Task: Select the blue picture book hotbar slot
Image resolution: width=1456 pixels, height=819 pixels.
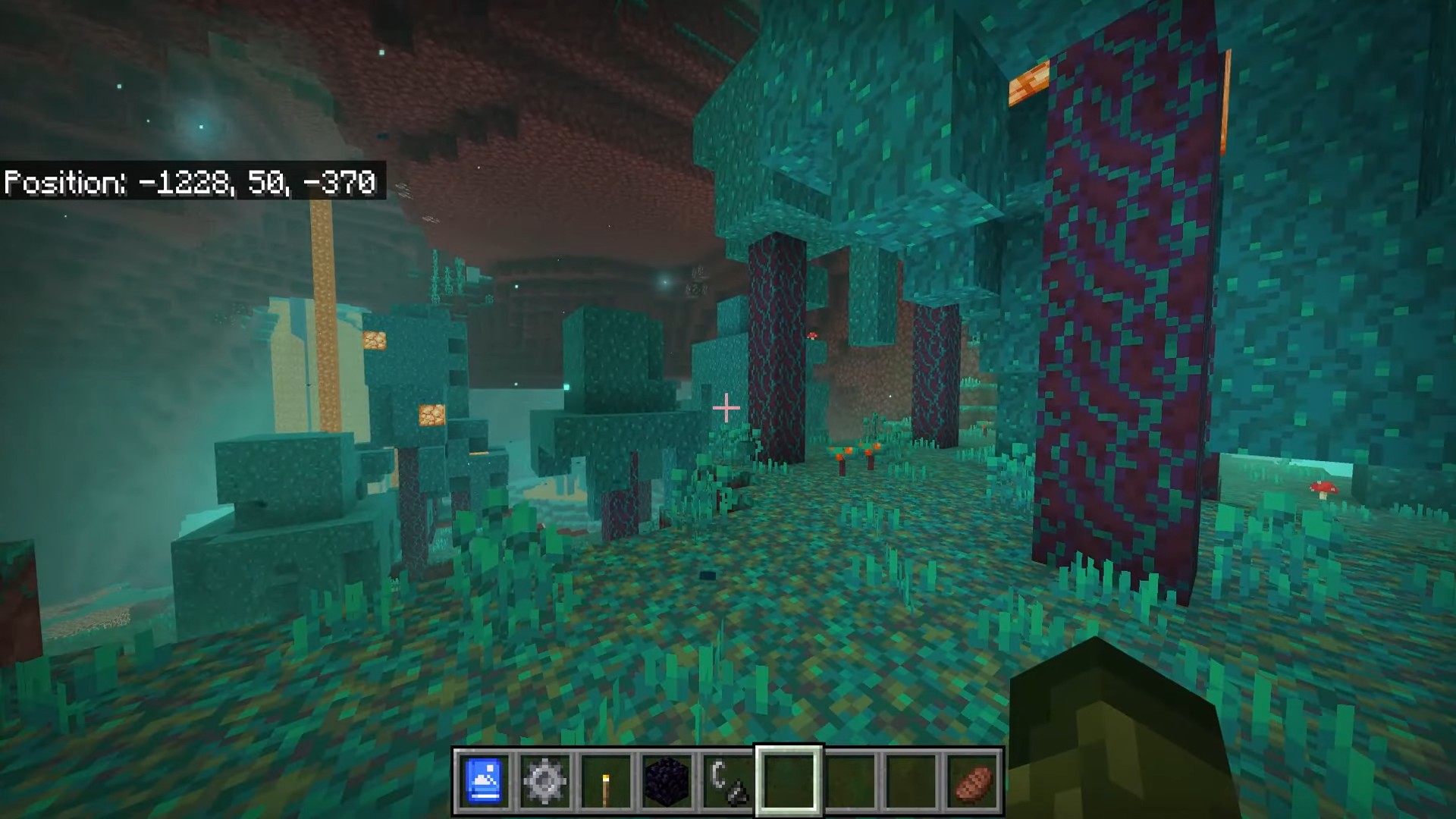Action: (484, 781)
